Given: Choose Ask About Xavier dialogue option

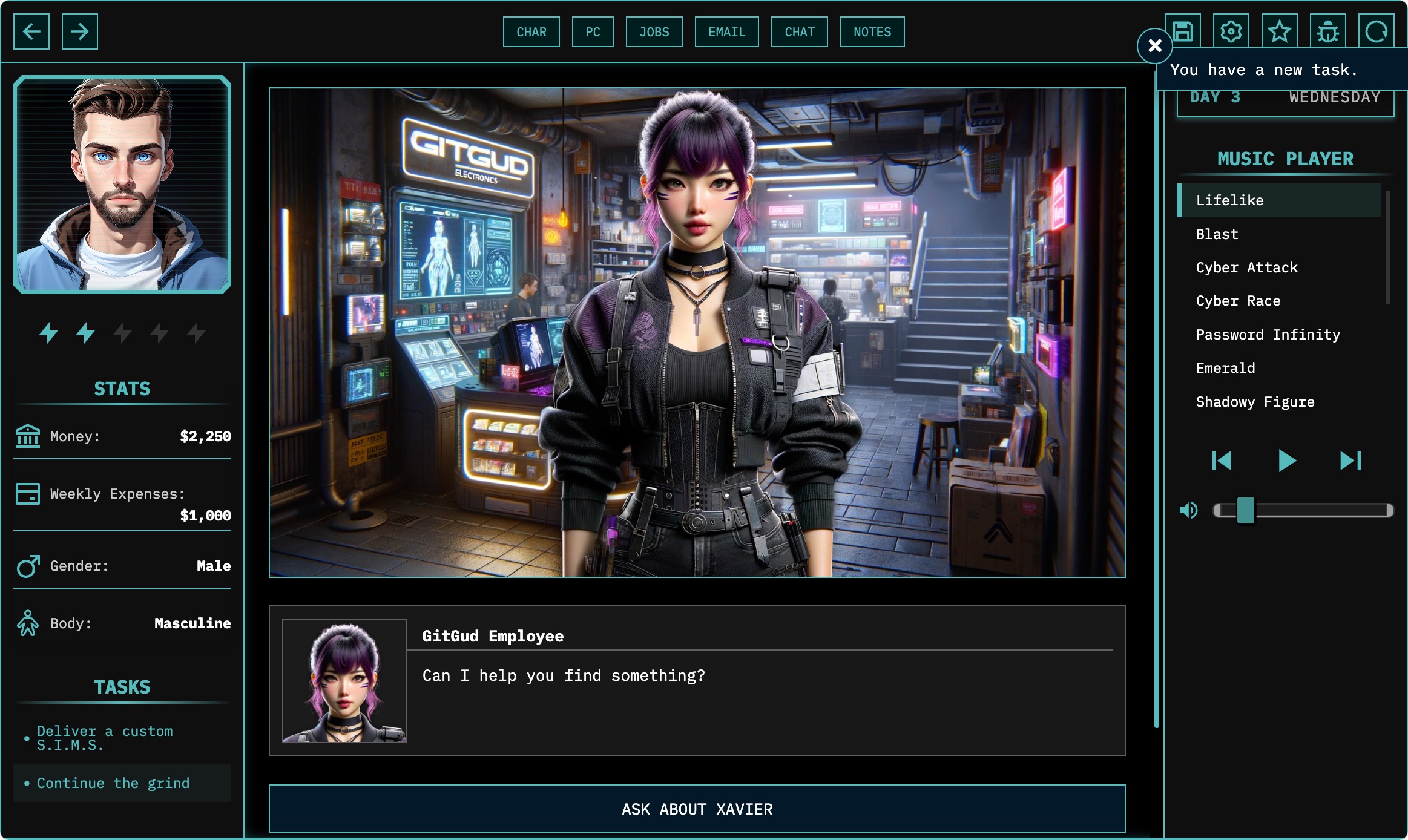Looking at the screenshot, I should click(697, 809).
